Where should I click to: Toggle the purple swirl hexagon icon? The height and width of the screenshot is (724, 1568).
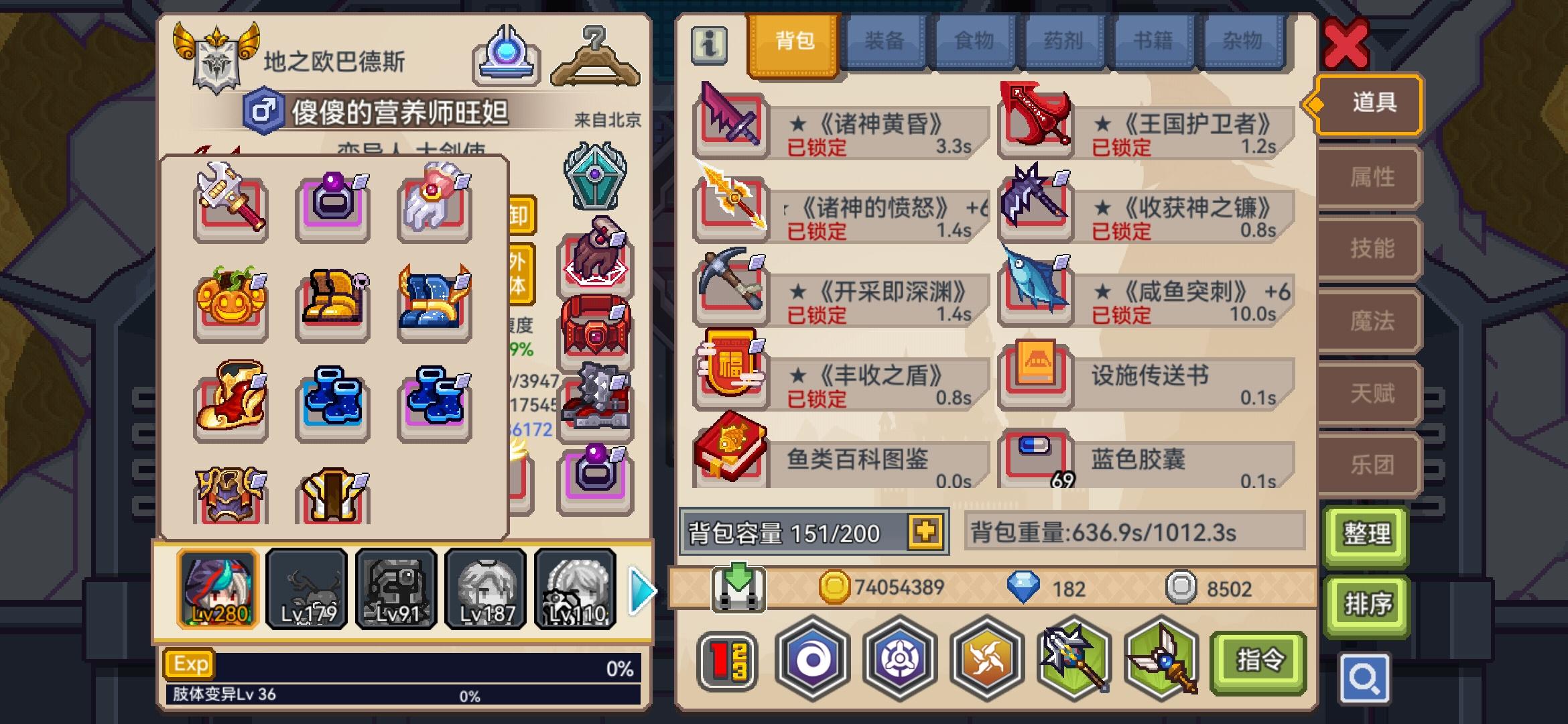(813, 660)
